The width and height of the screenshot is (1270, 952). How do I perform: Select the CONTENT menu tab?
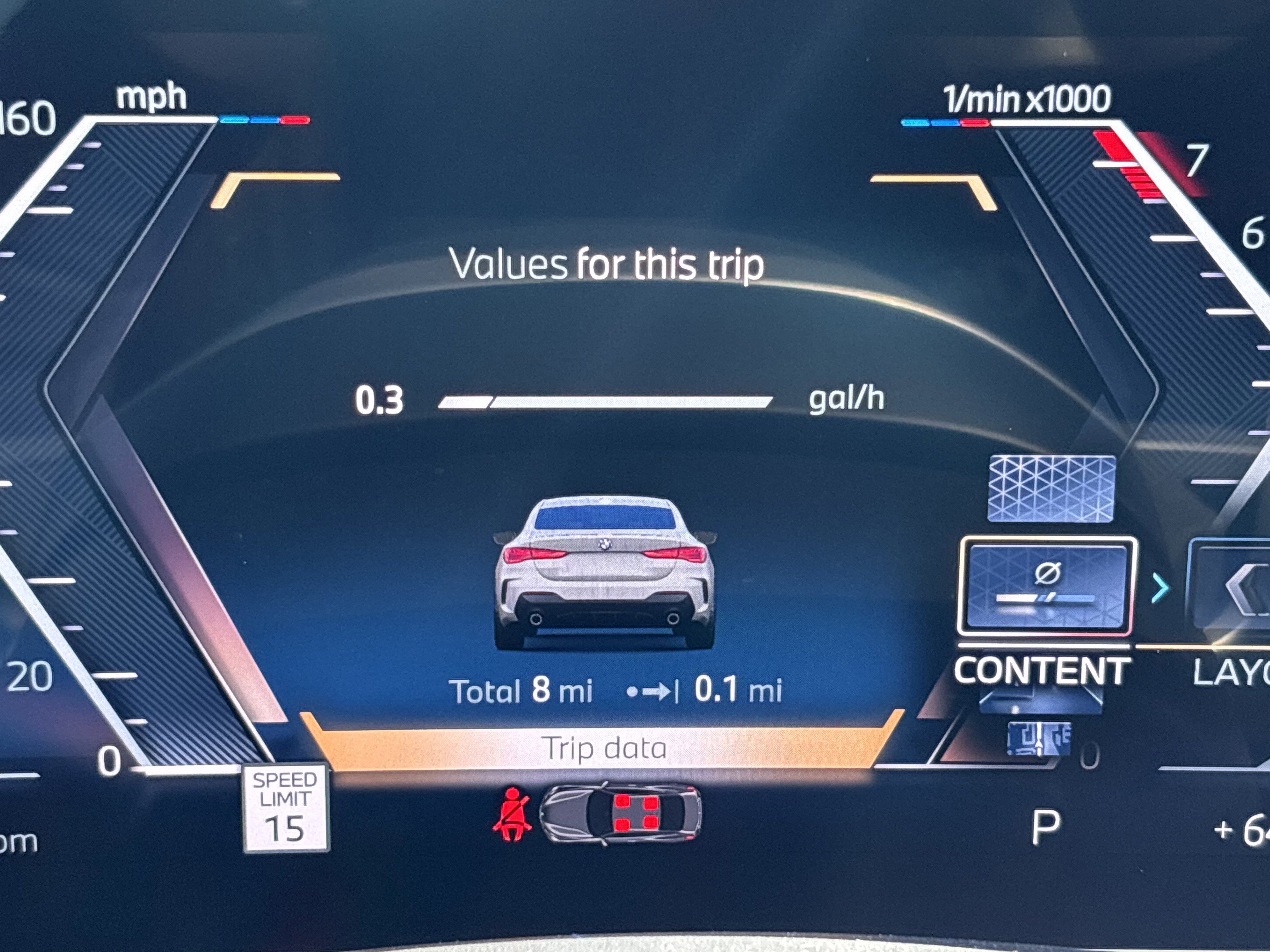[x=1042, y=671]
